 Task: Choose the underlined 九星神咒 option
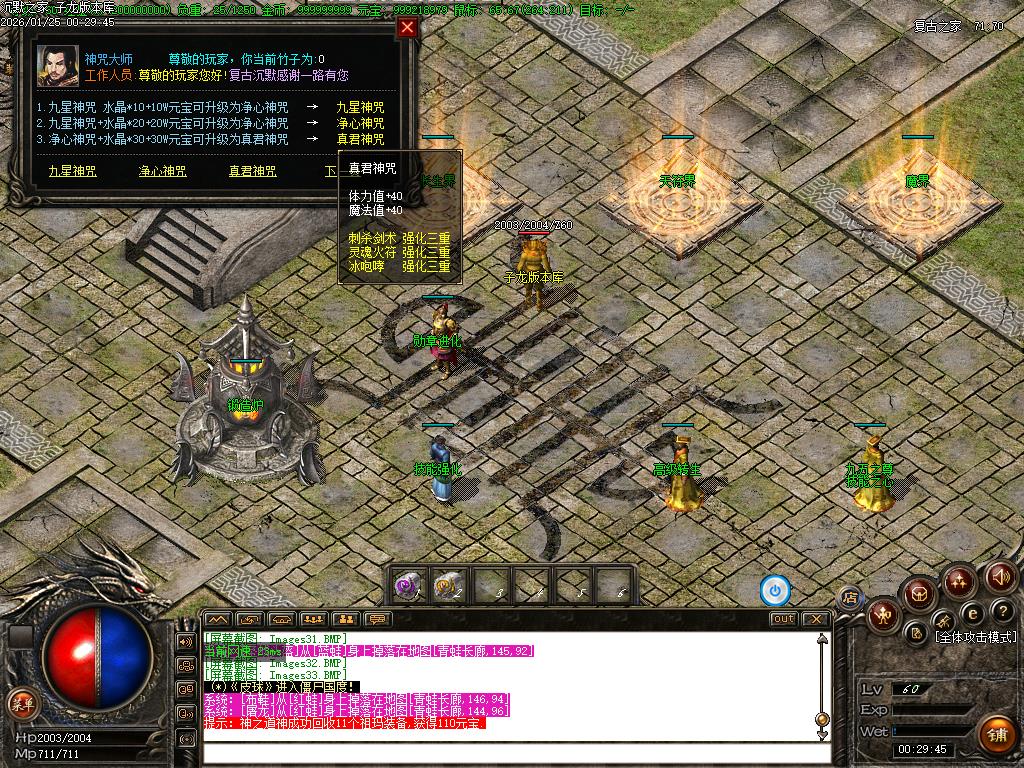[x=73, y=171]
